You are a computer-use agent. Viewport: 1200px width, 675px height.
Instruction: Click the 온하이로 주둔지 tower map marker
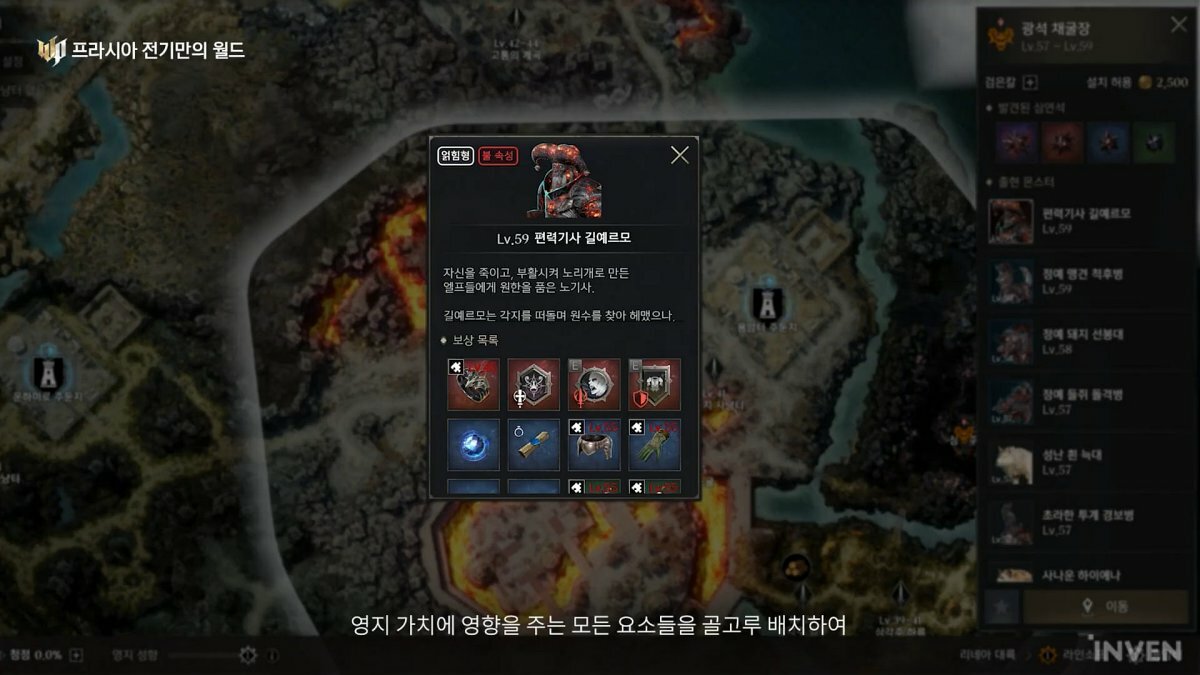(x=47, y=373)
